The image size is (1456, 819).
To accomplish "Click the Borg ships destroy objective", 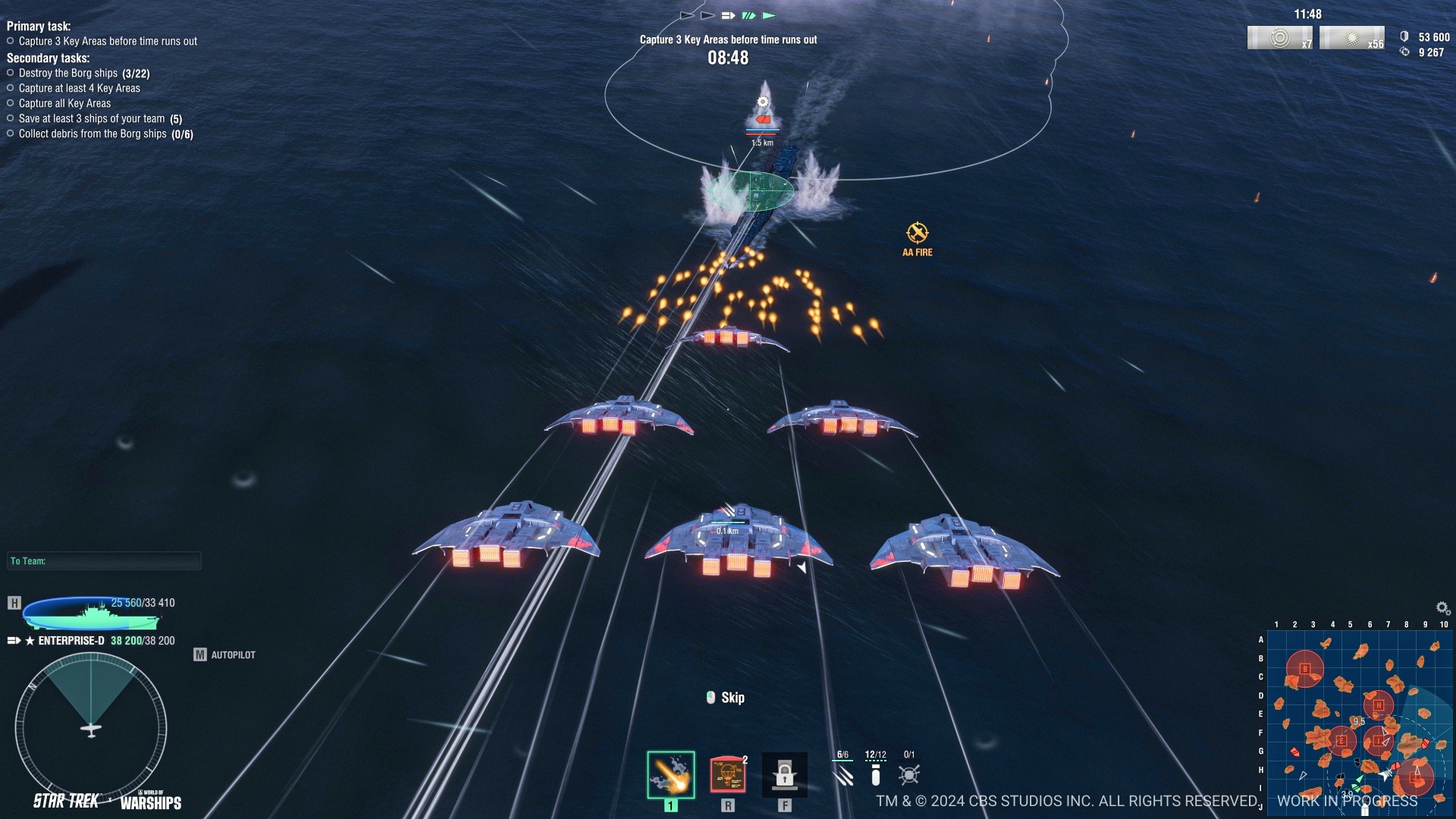I will (83, 74).
